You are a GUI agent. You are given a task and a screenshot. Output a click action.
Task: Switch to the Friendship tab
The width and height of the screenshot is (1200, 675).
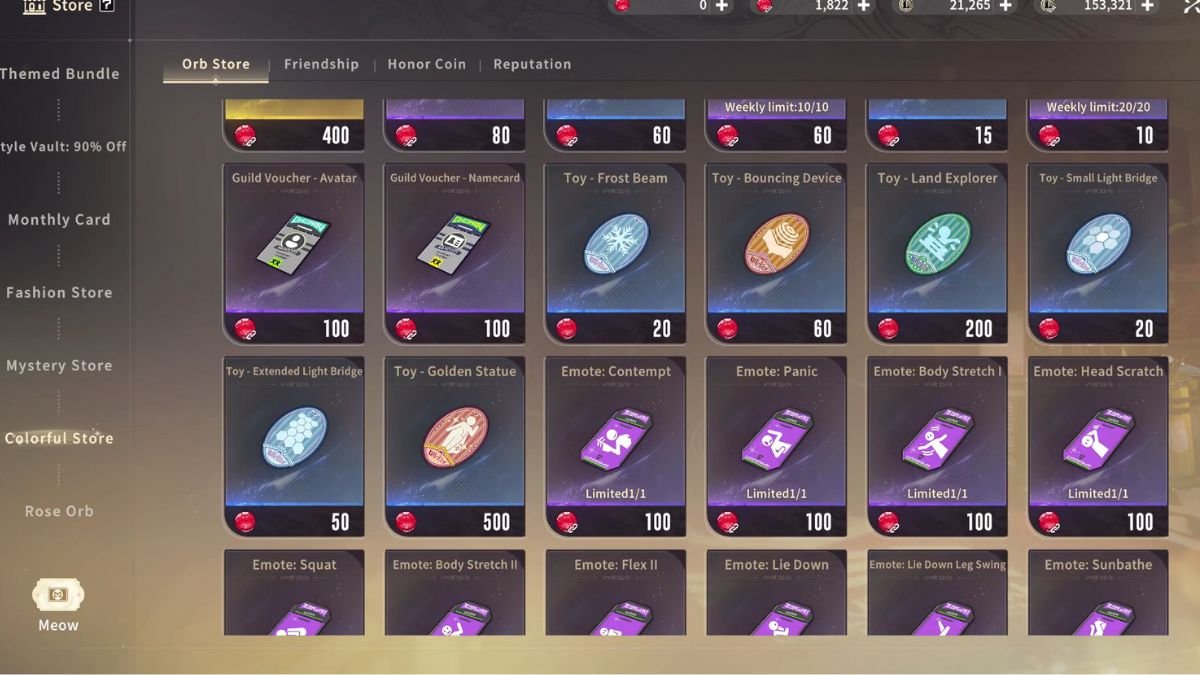pyautogui.click(x=321, y=64)
